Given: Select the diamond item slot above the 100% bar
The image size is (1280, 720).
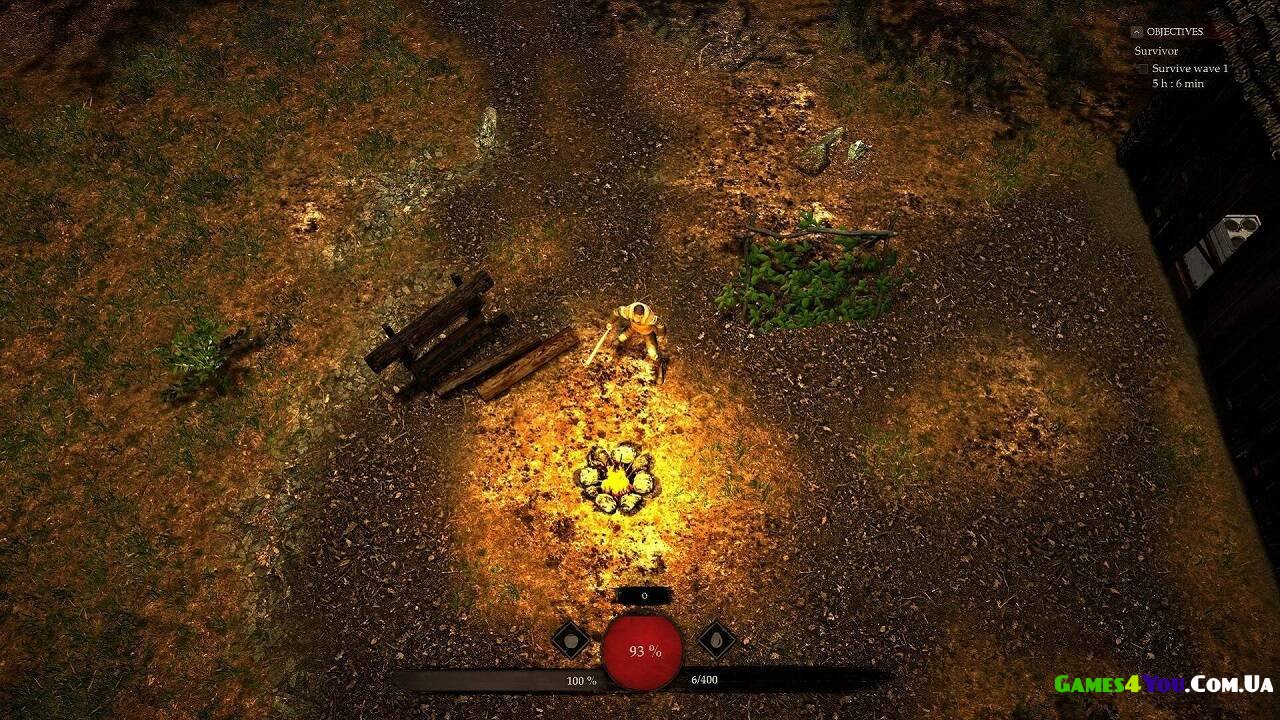Looking at the screenshot, I should pyautogui.click(x=570, y=640).
